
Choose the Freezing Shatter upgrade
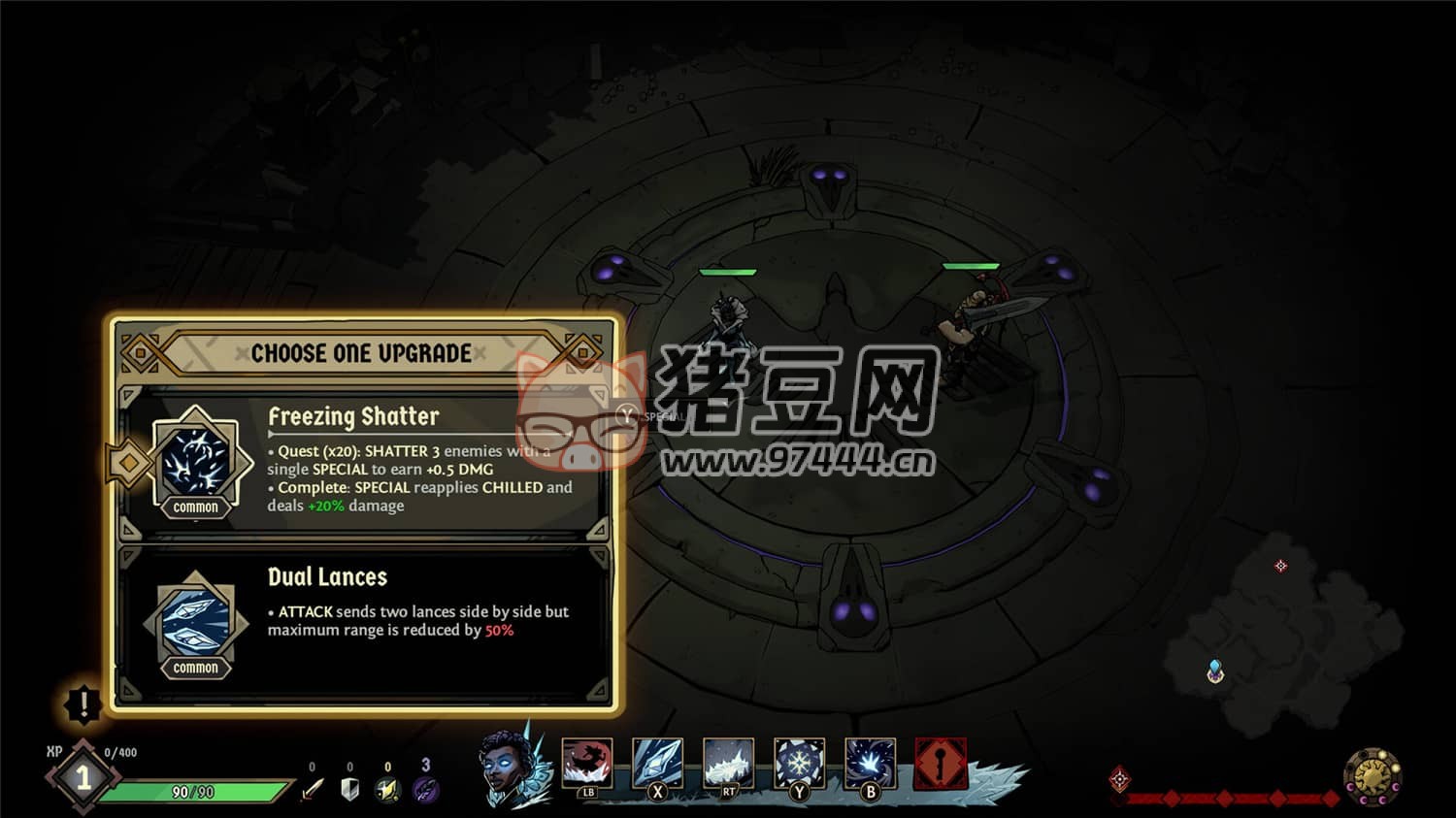pyautogui.click(x=364, y=462)
